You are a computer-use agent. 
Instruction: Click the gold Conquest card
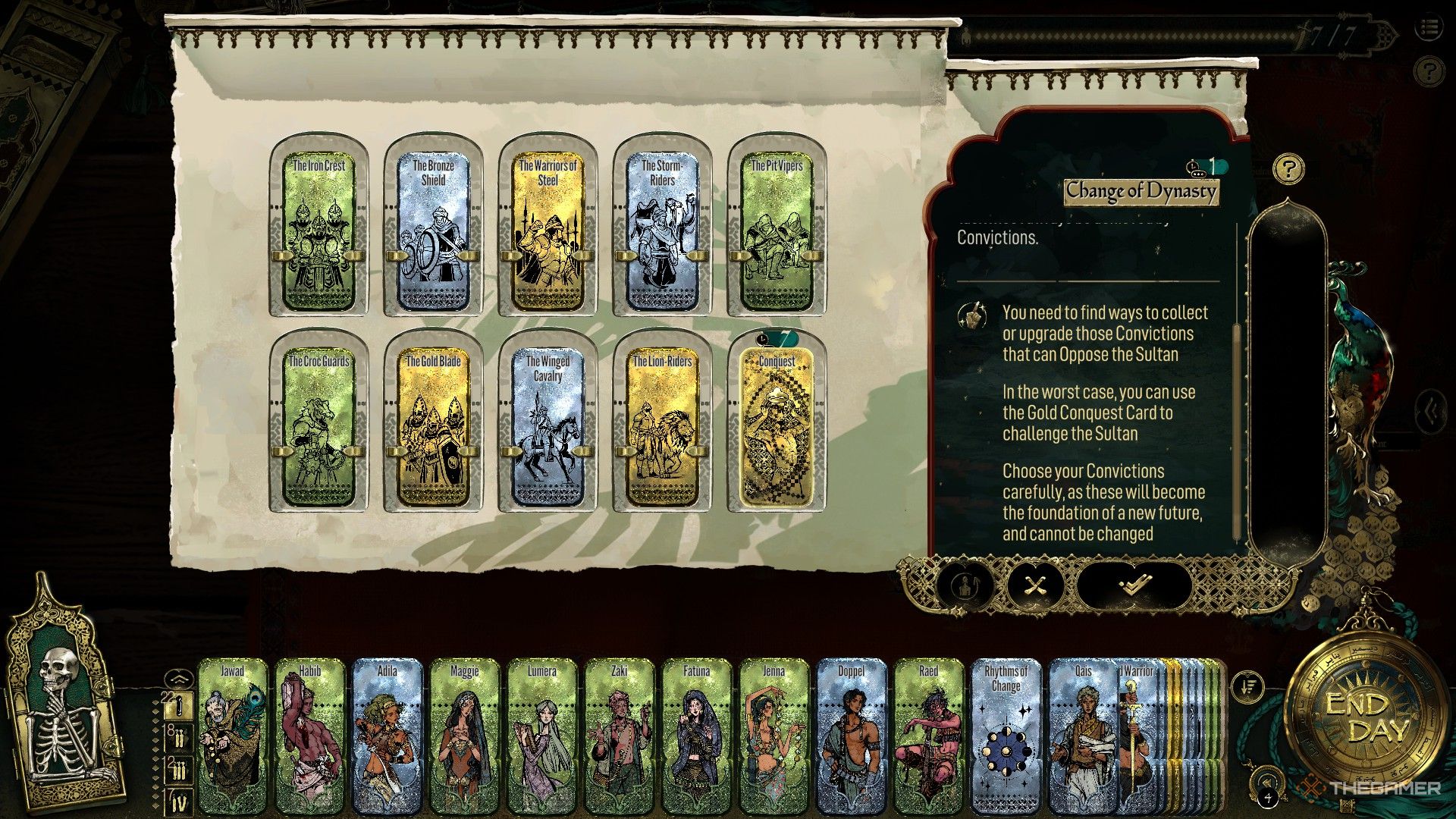coord(777,425)
